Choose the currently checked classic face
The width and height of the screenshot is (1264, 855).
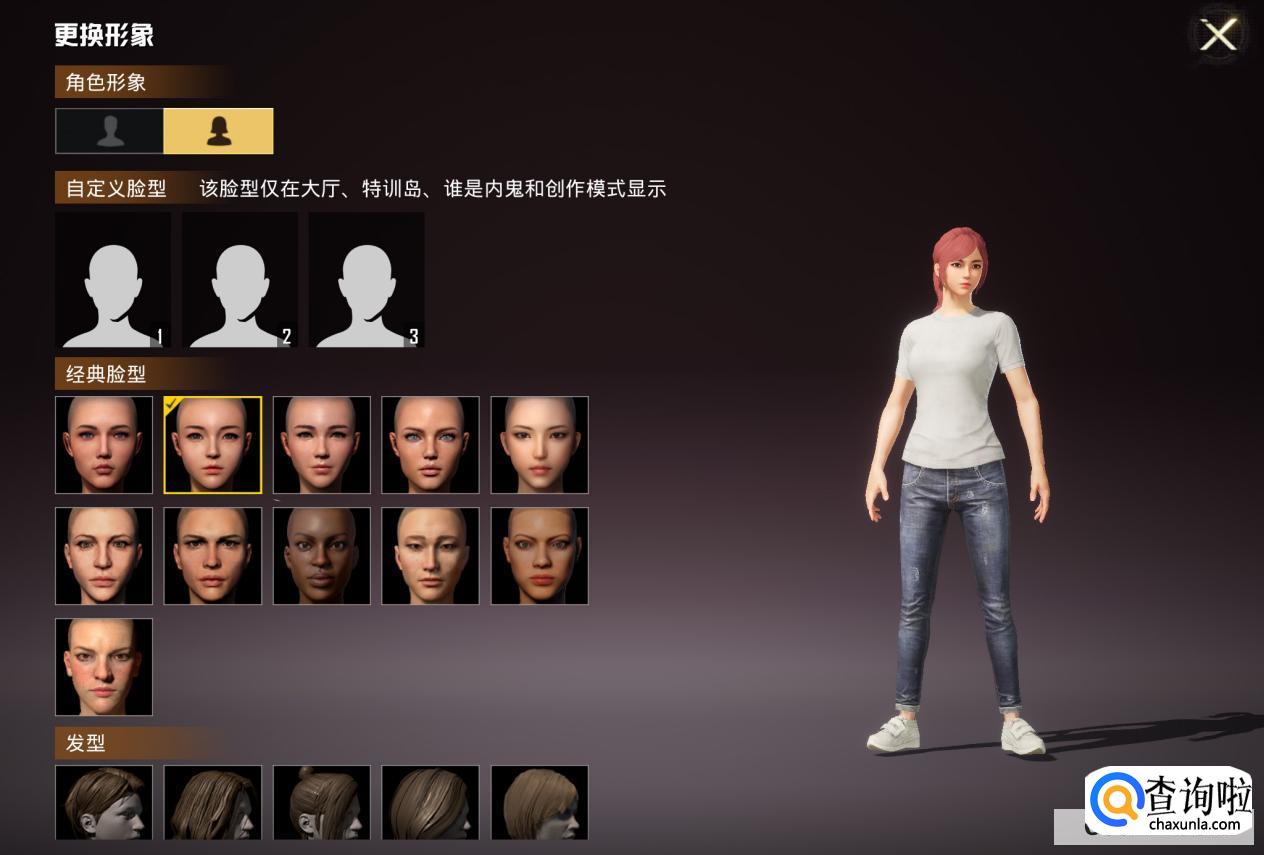213,445
